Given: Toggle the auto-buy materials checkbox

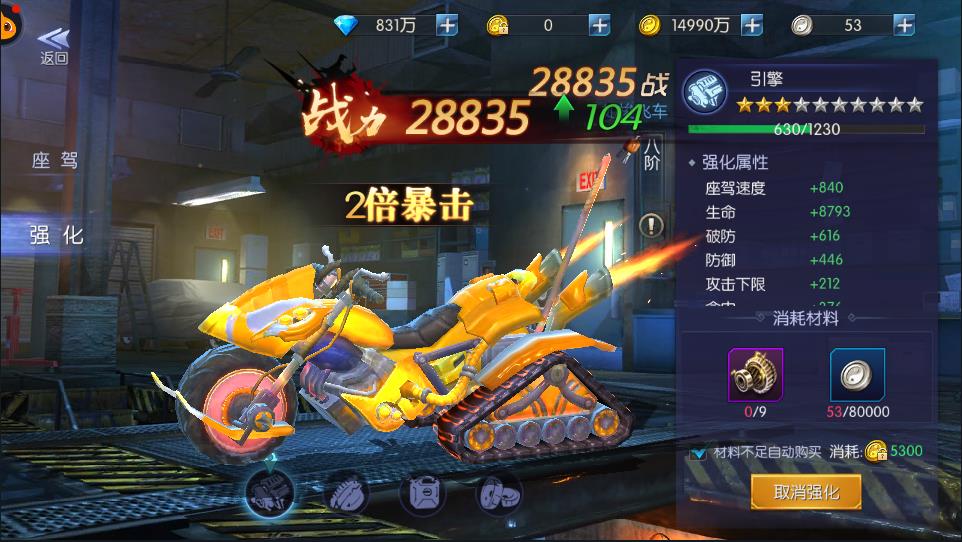Looking at the screenshot, I should point(700,452).
